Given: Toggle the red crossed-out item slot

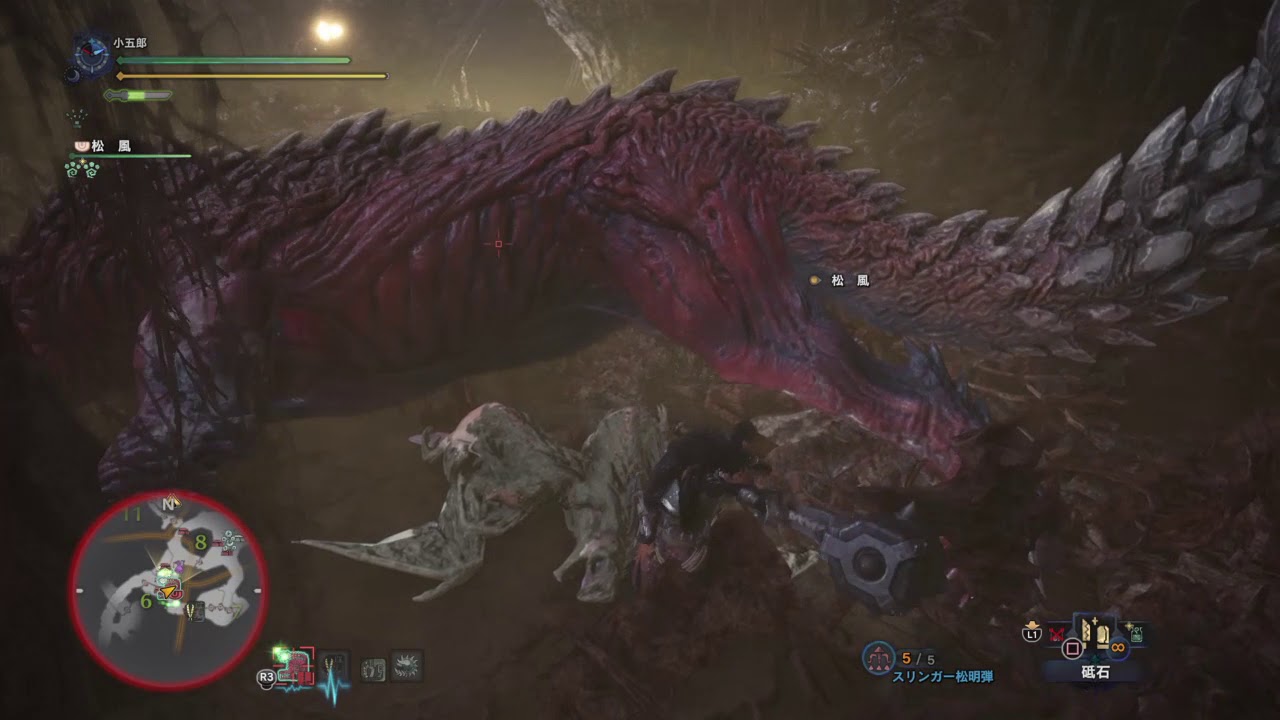Looking at the screenshot, I should point(1055,632).
